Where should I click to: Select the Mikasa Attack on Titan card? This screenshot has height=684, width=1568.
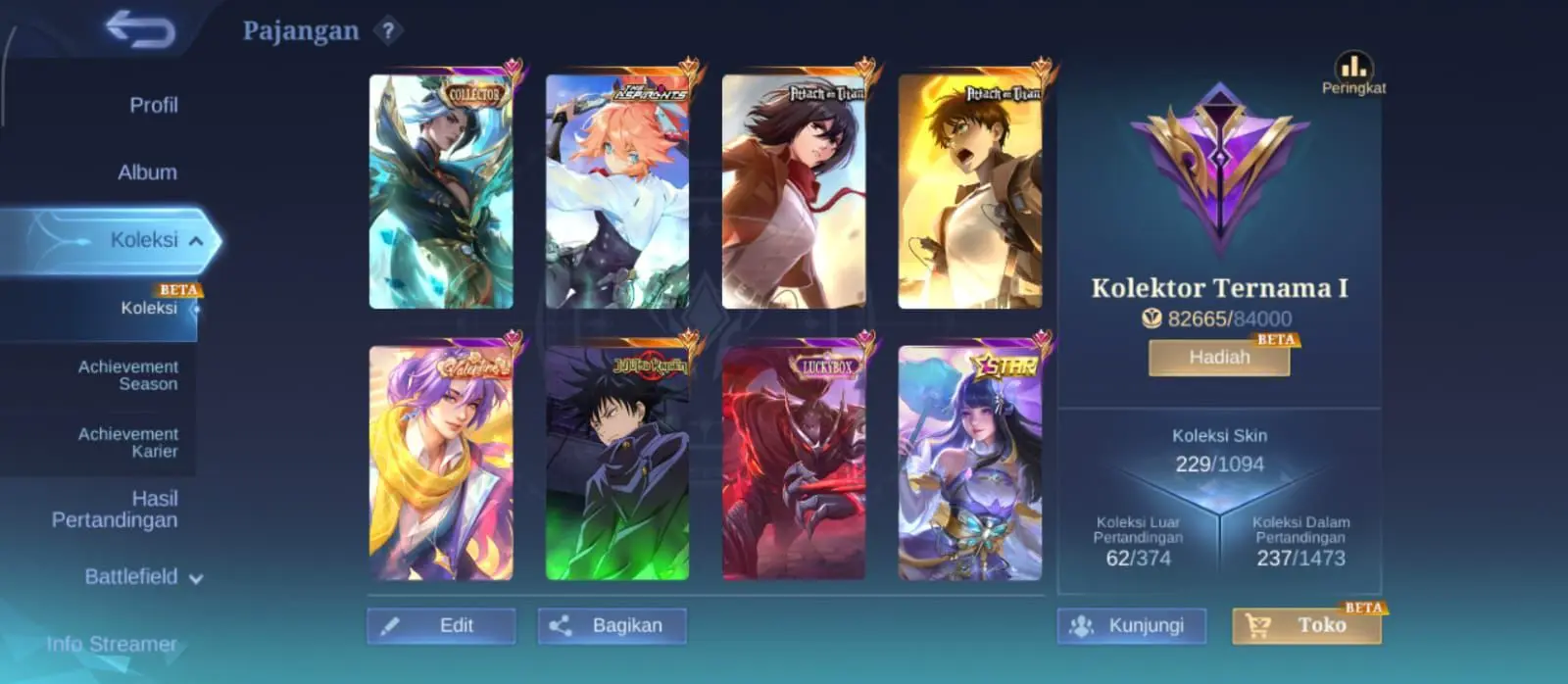794,192
